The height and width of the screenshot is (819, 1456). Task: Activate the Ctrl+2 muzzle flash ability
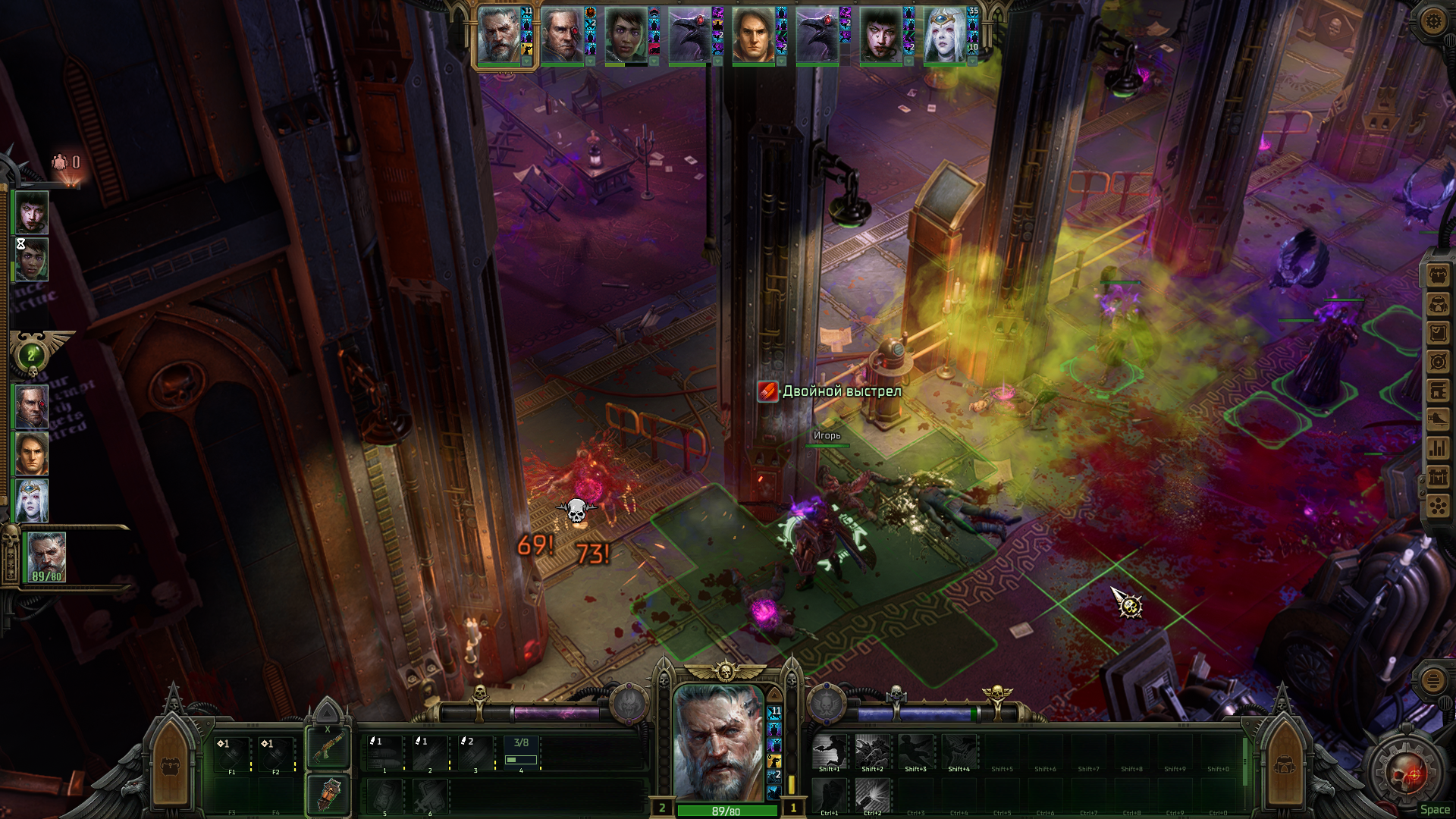(x=872, y=795)
